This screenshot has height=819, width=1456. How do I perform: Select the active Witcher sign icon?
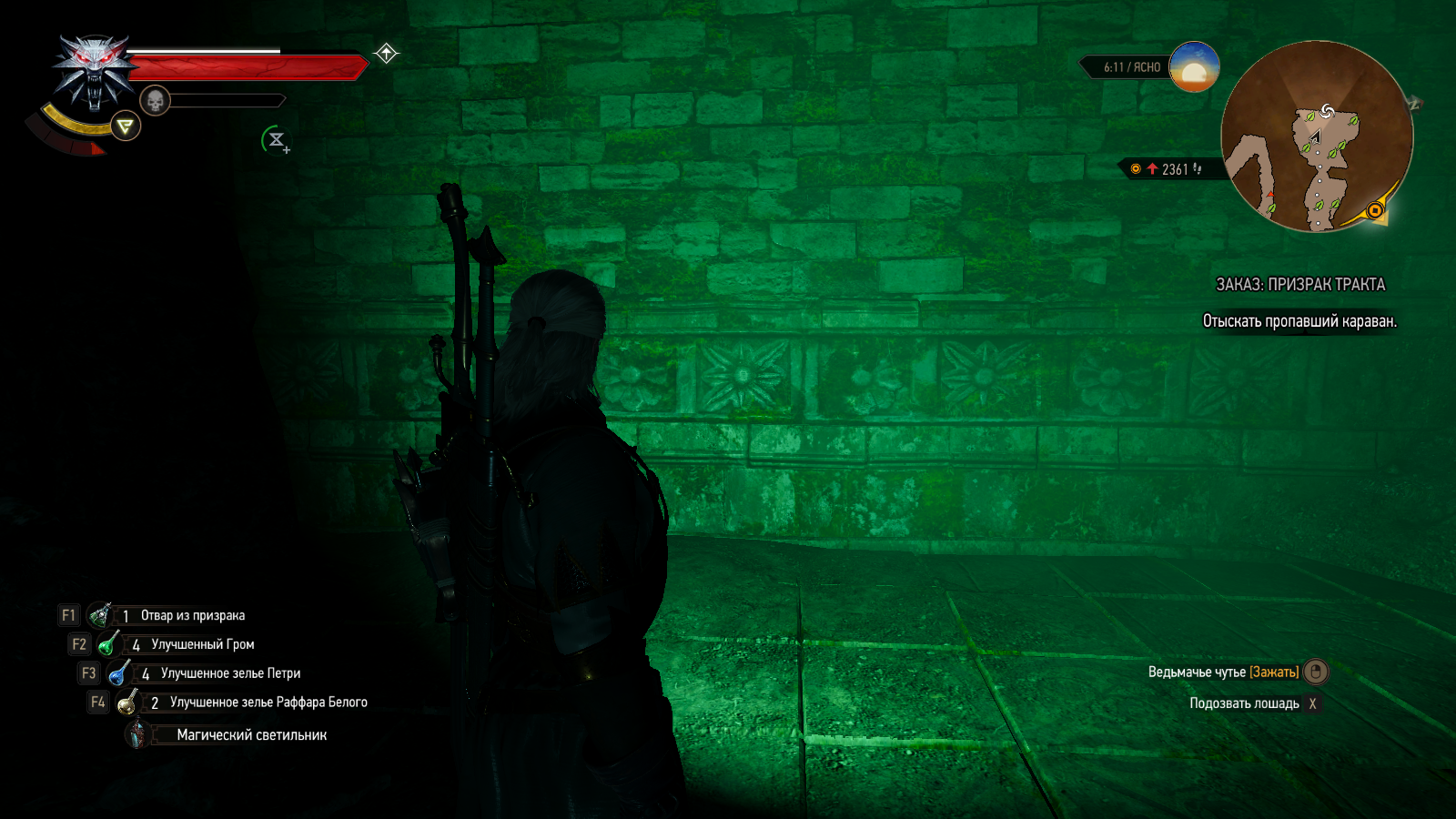126,126
